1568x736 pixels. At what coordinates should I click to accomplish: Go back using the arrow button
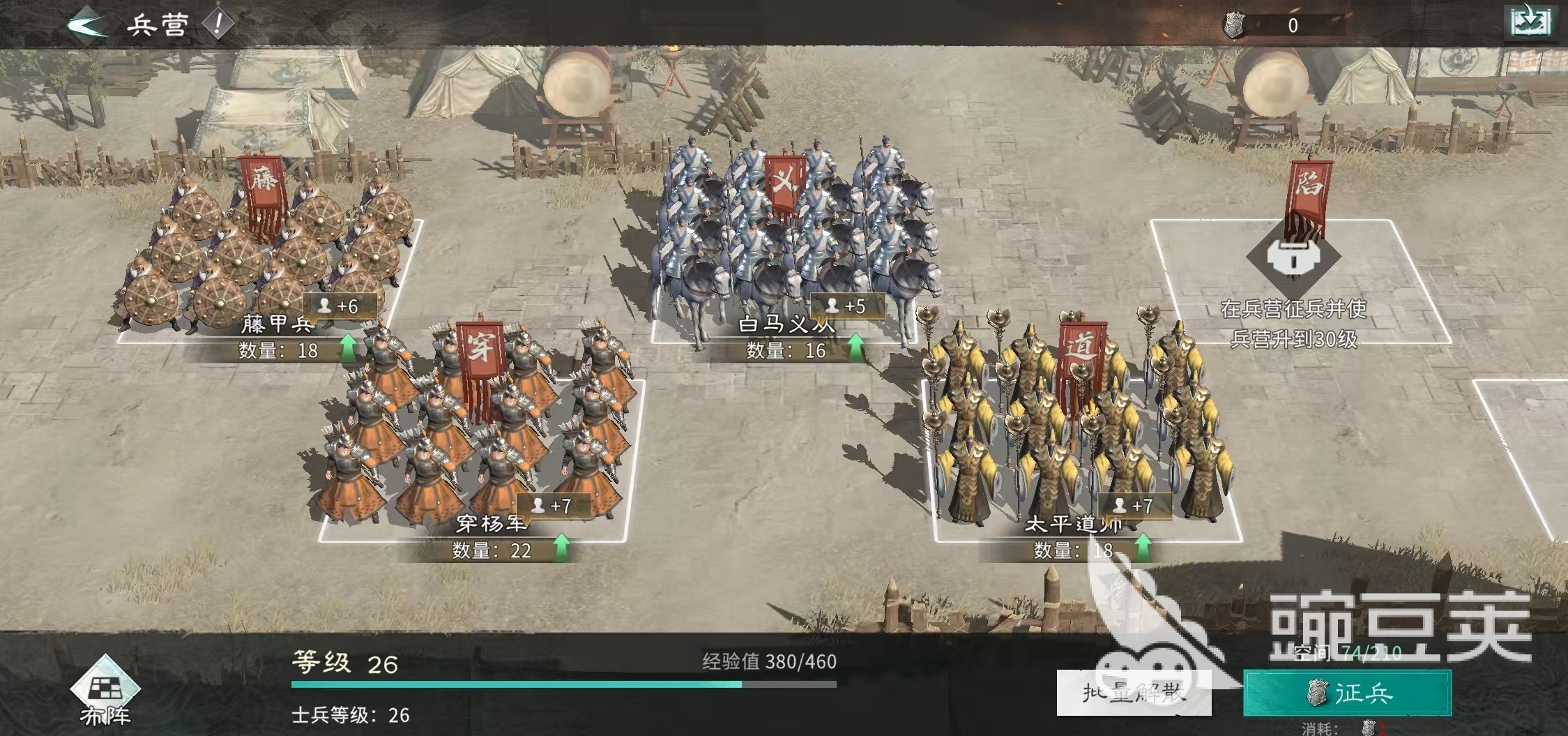87,25
